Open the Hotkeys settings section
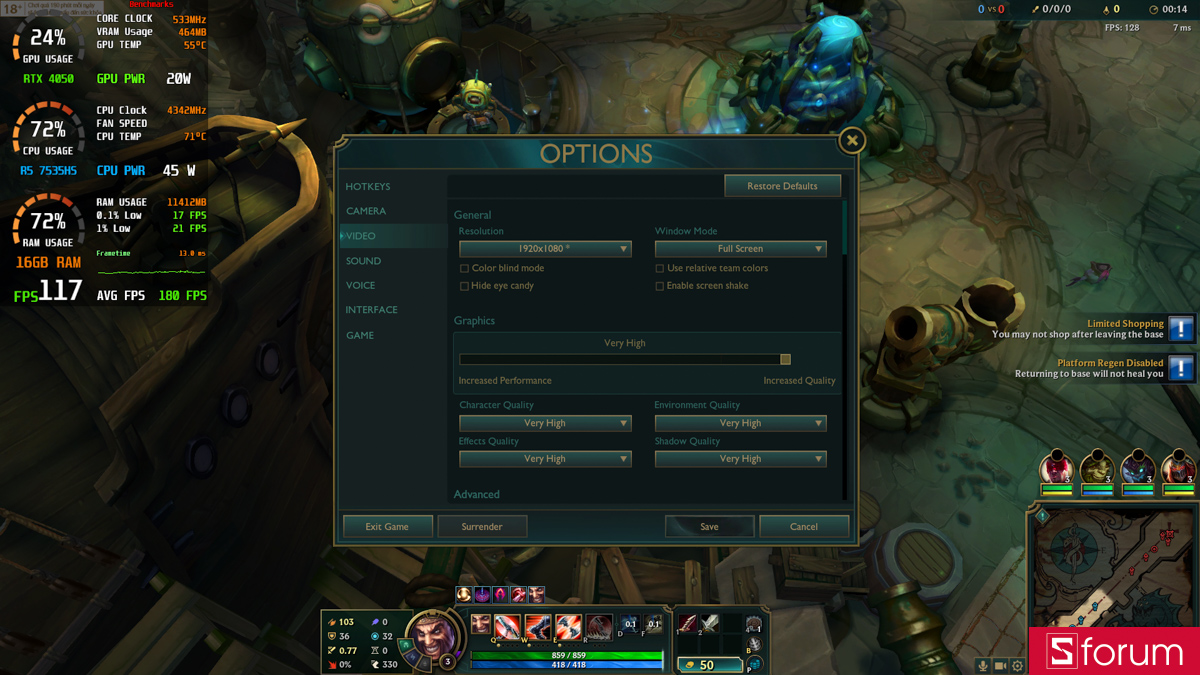Image resolution: width=1200 pixels, height=675 pixels. point(368,187)
